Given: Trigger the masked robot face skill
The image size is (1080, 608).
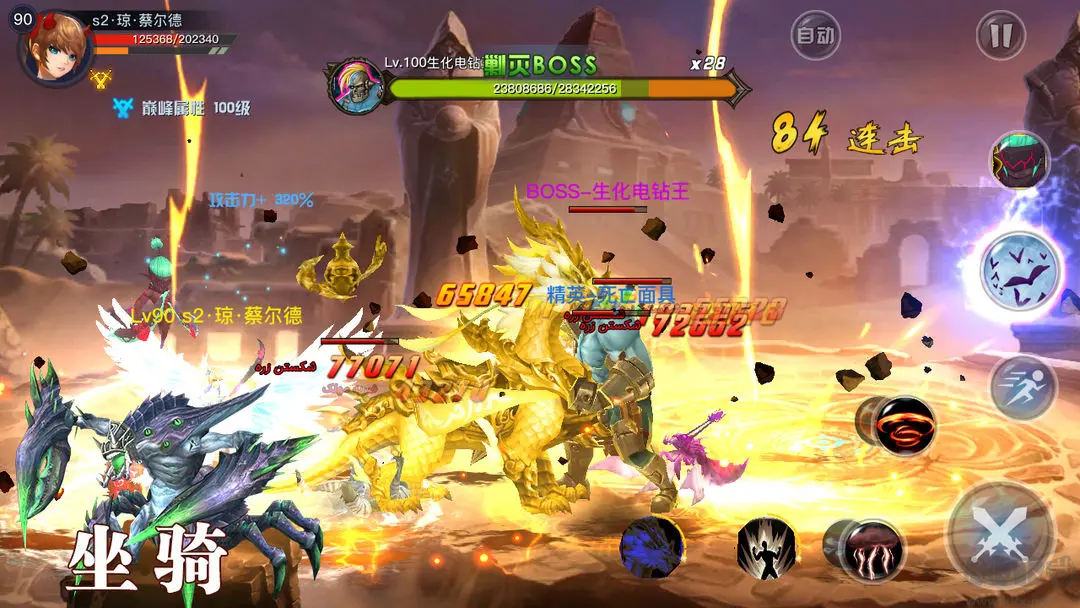Looking at the screenshot, I should (x=1019, y=161).
